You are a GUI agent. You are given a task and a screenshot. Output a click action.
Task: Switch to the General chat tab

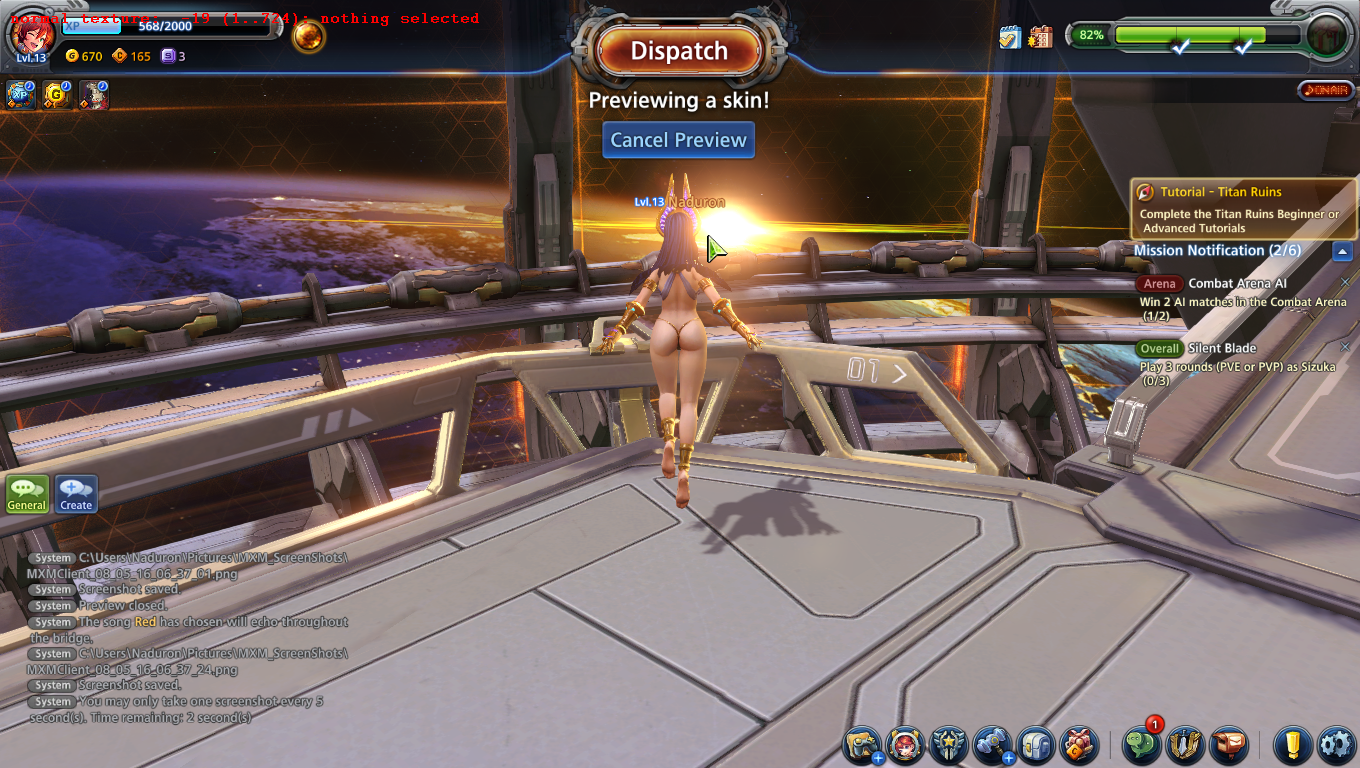pyautogui.click(x=27, y=494)
